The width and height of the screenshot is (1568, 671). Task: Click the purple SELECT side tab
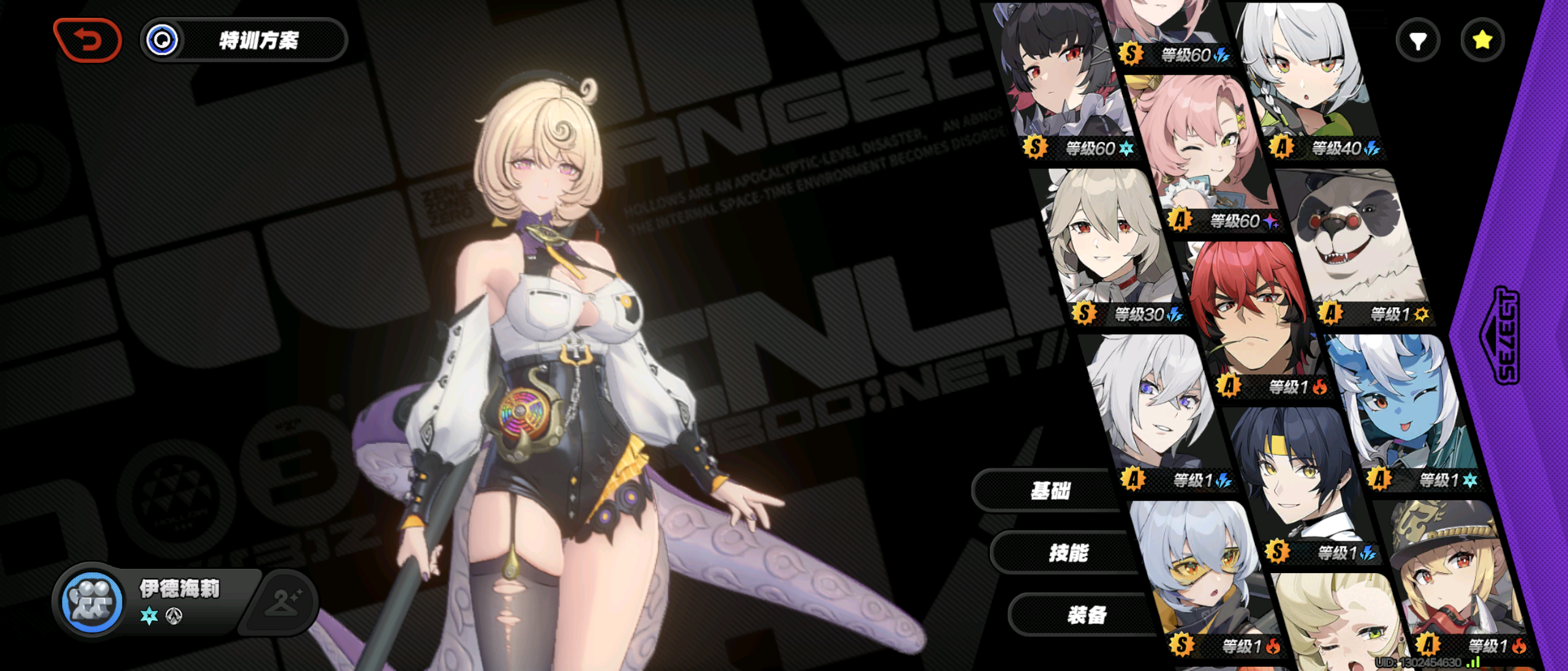[x=1506, y=335]
